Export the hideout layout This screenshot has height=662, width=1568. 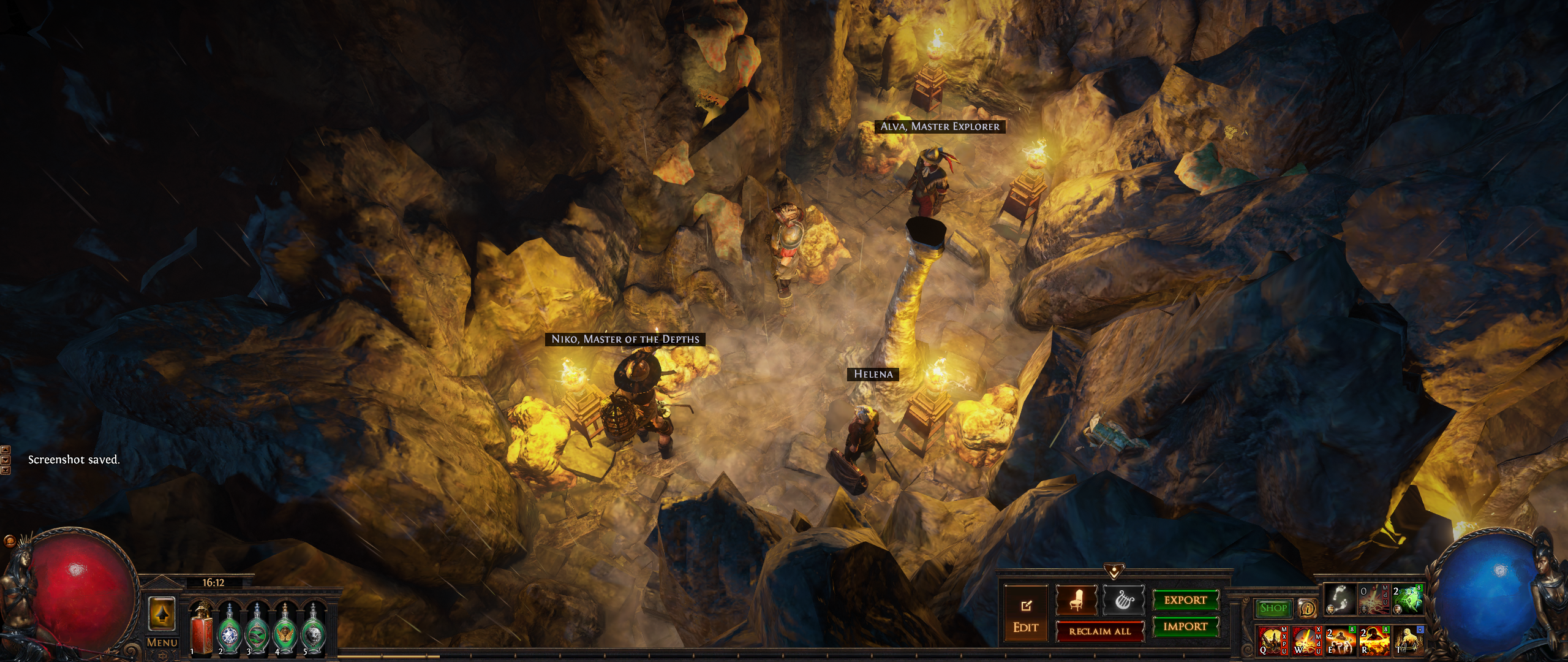[1185, 600]
